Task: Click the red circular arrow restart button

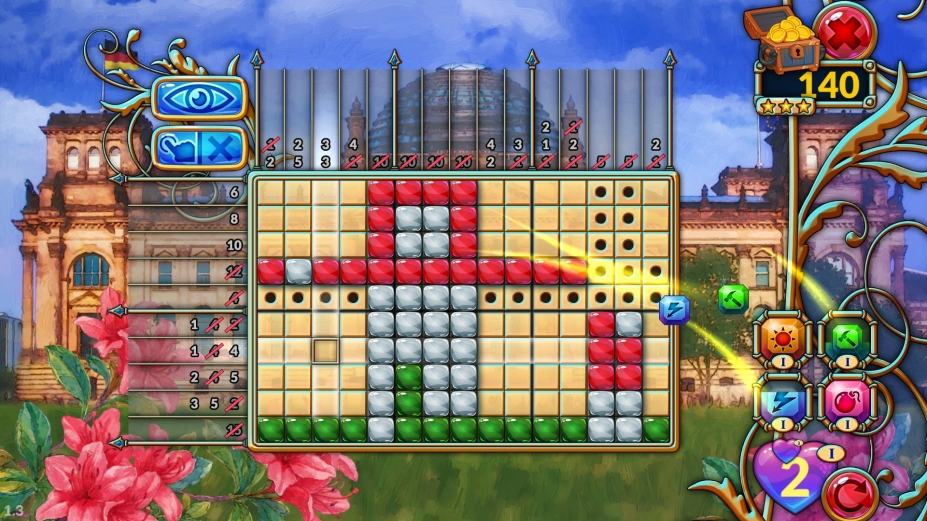Action: [850, 492]
